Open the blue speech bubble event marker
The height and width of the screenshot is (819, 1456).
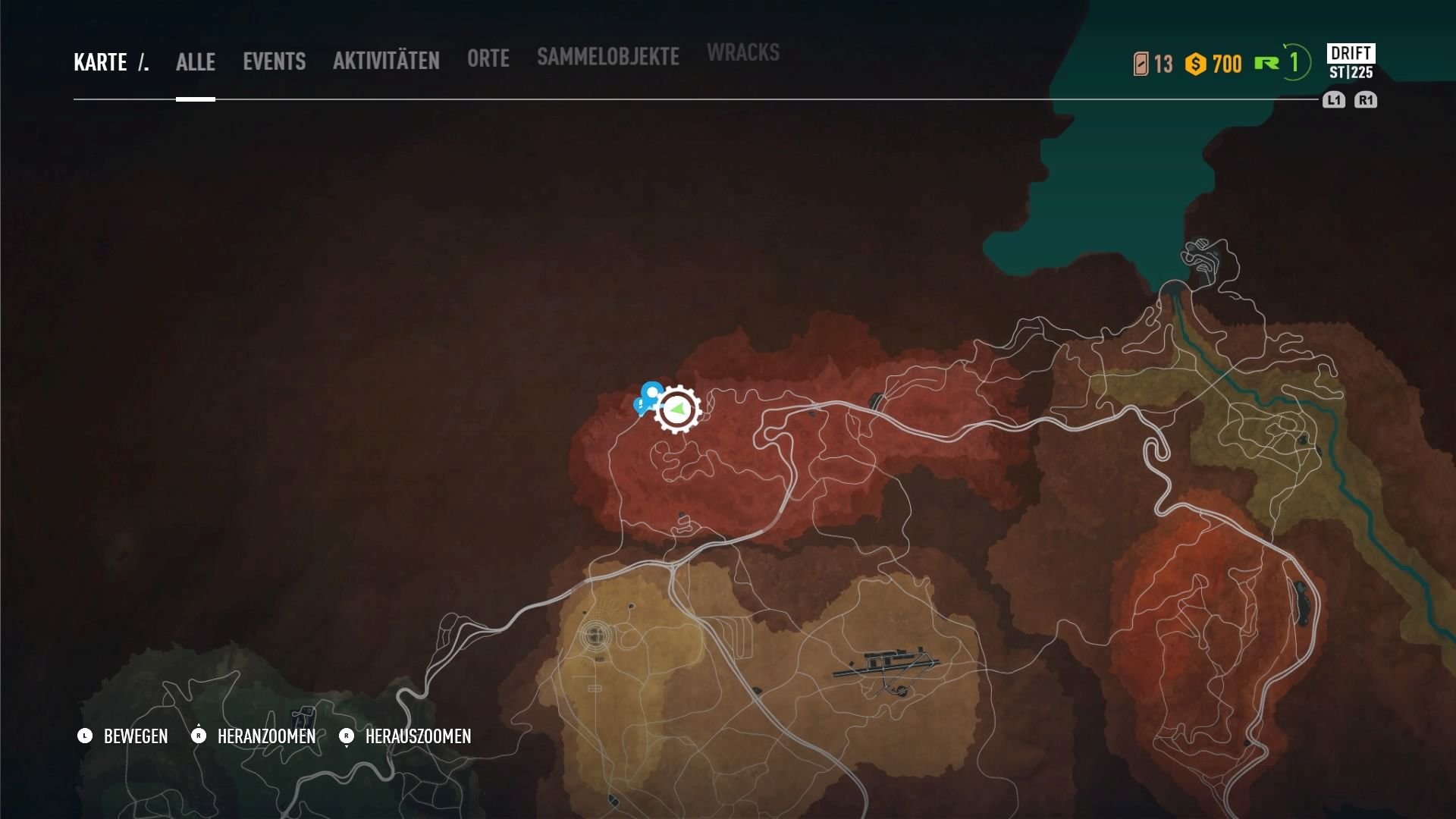pos(651,391)
